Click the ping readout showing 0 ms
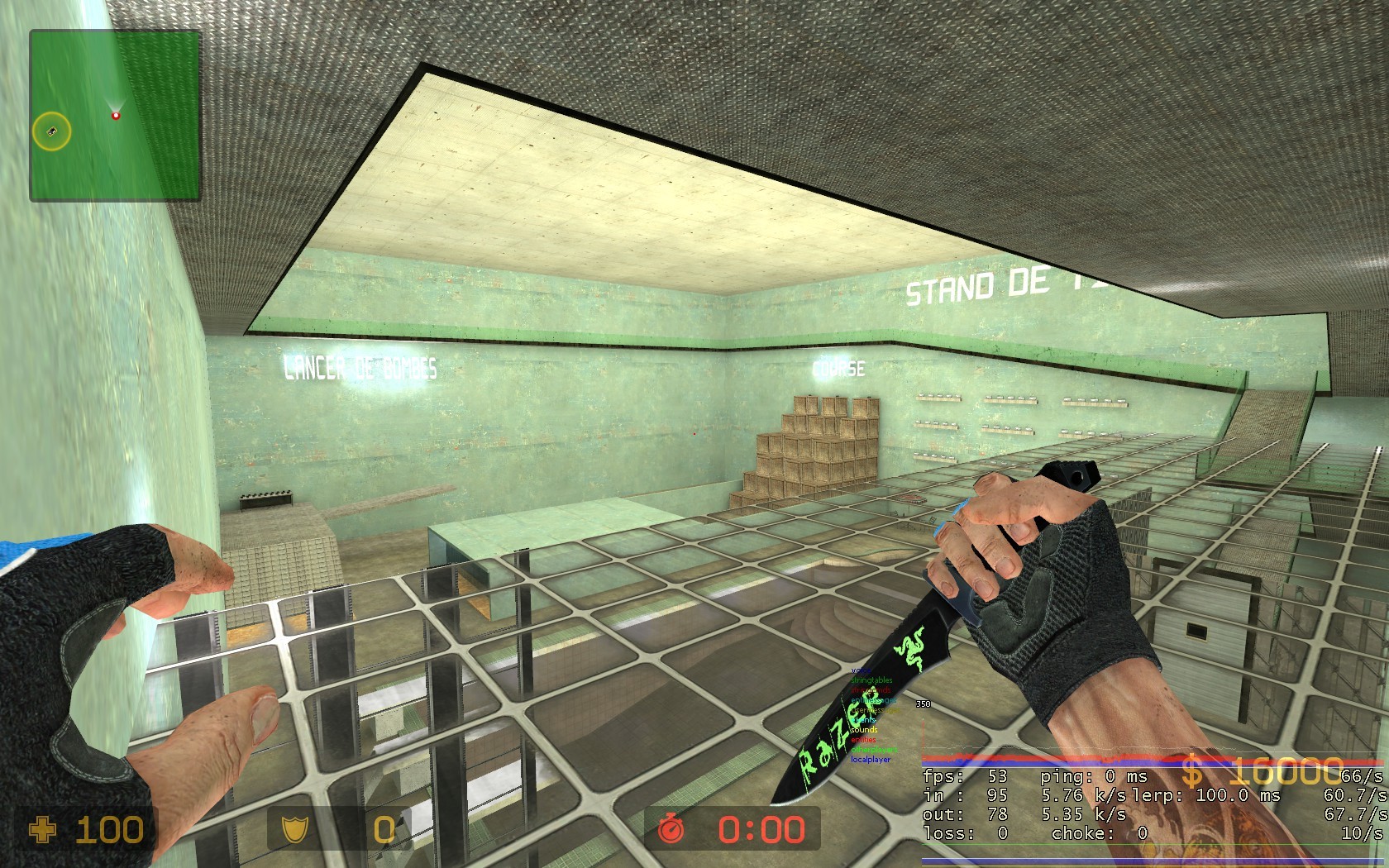 click(x=1091, y=777)
